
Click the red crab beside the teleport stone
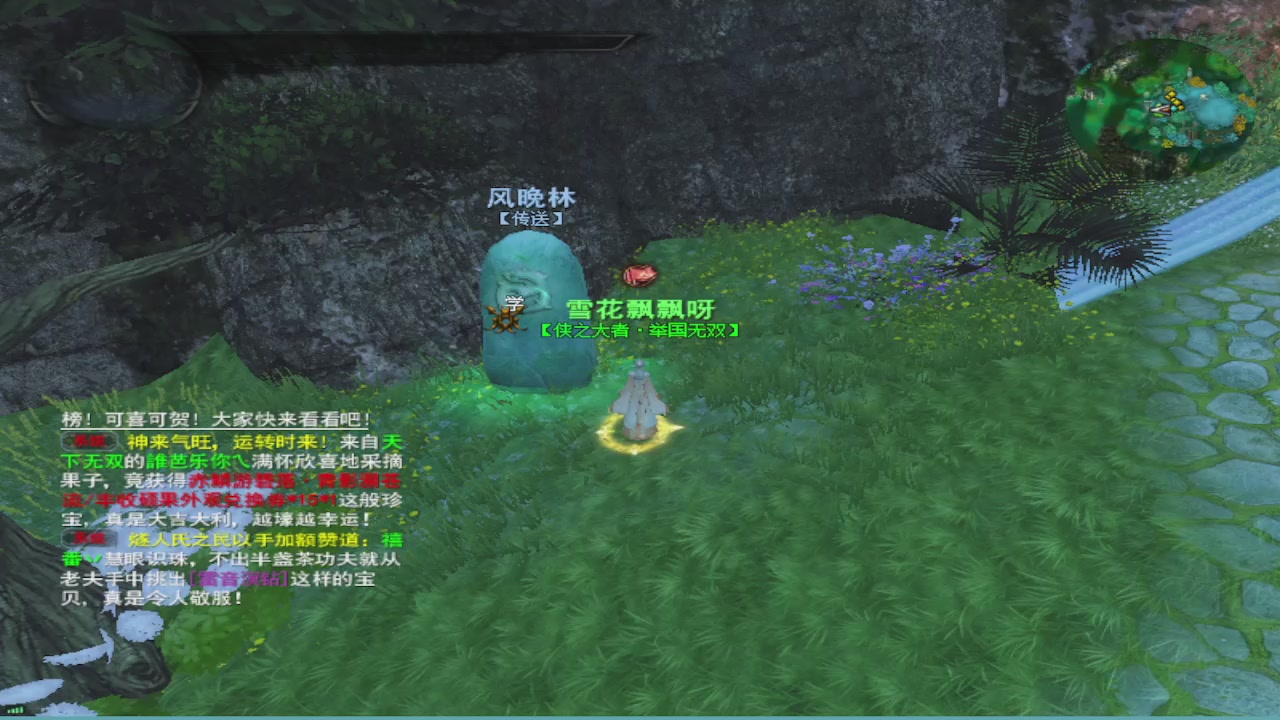pos(638,275)
